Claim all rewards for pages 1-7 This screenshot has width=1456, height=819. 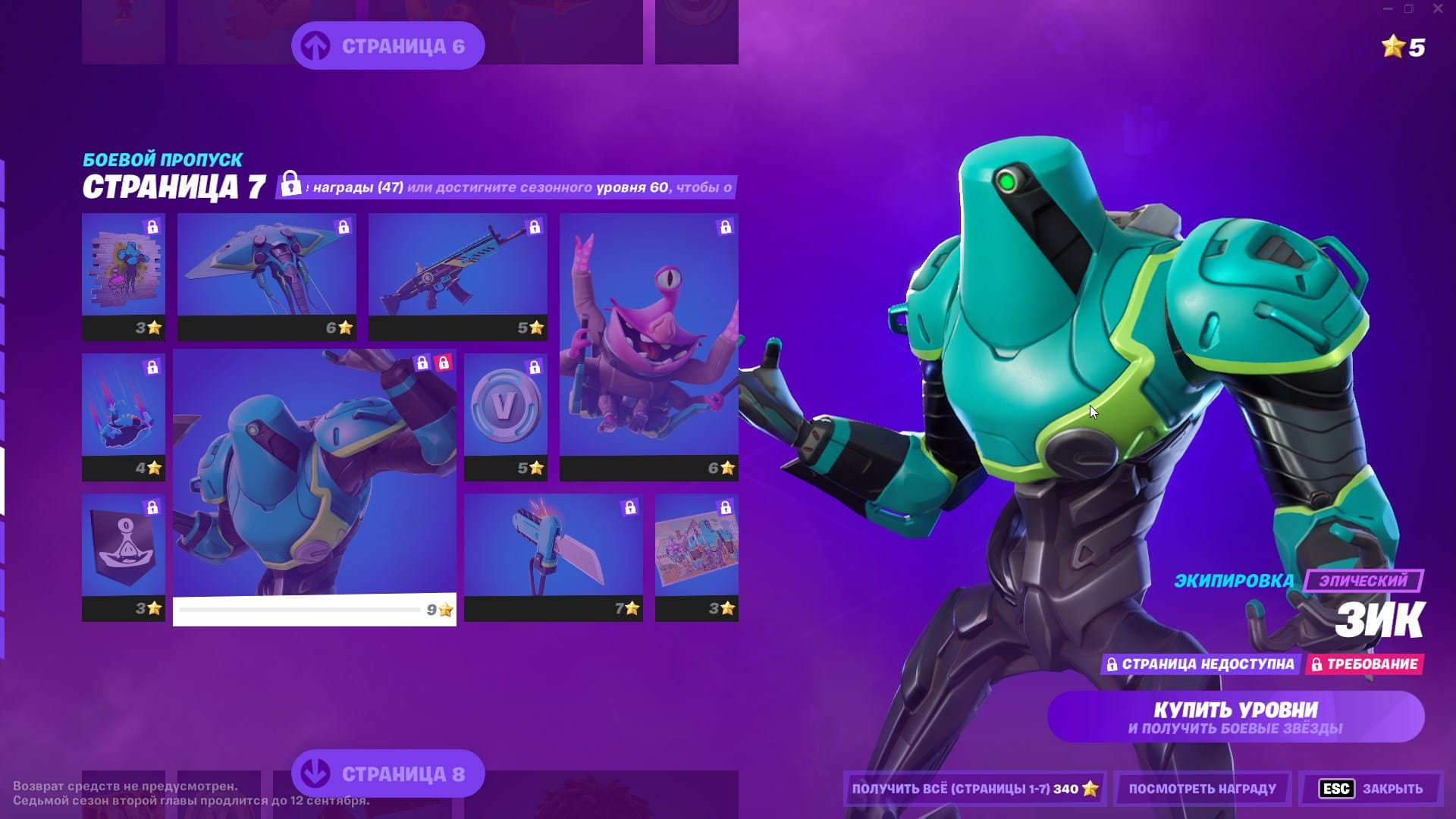(974, 789)
